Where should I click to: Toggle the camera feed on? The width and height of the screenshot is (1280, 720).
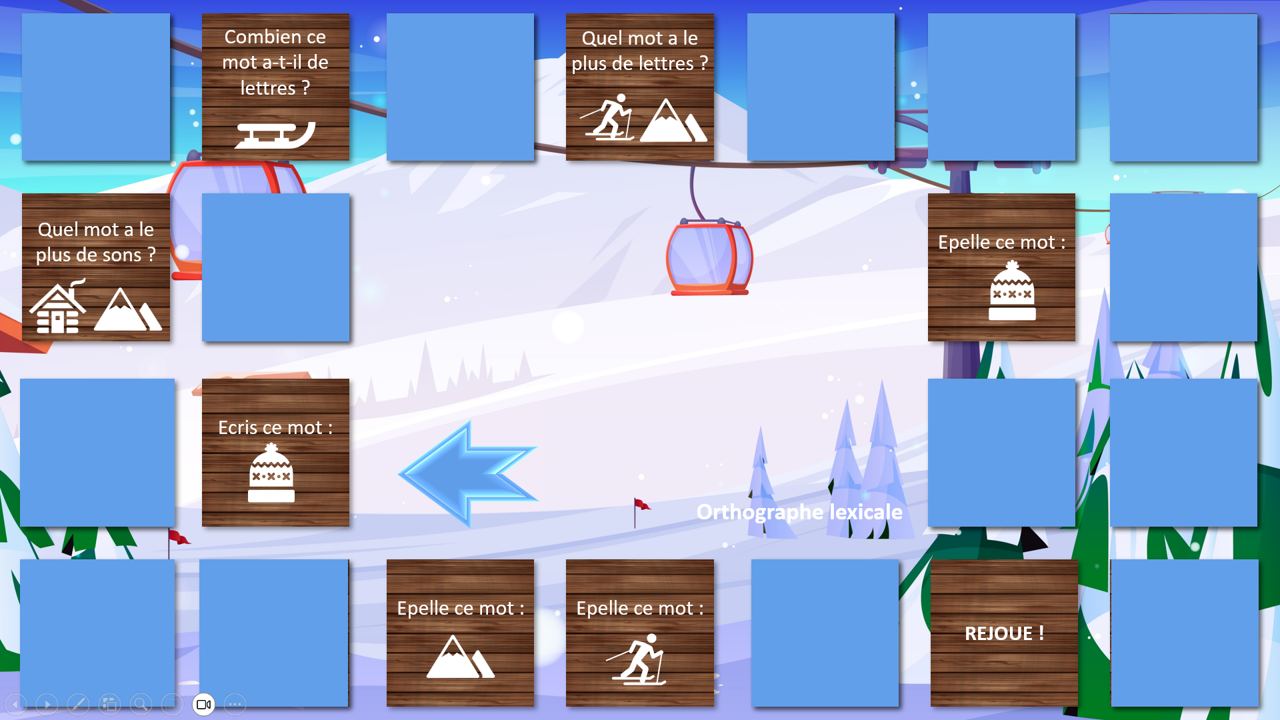pos(204,704)
